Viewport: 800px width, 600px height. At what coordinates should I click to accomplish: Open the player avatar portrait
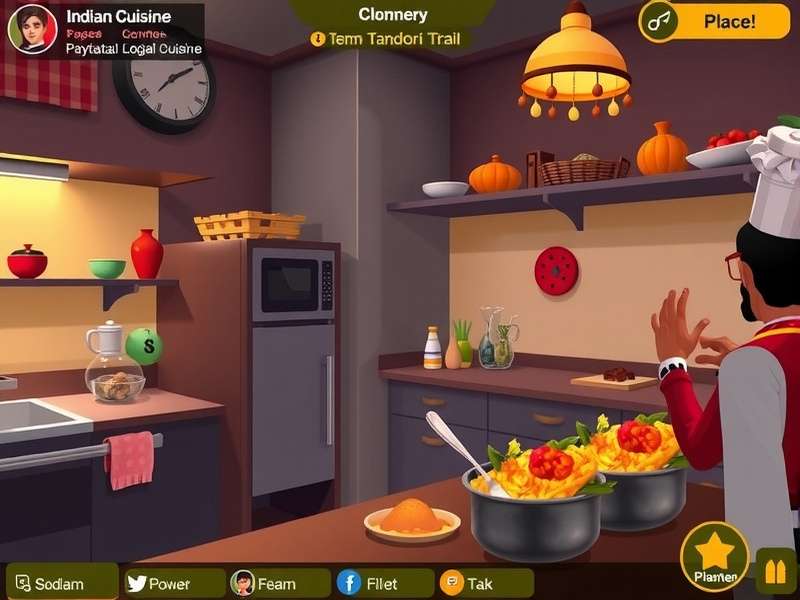coord(32,28)
